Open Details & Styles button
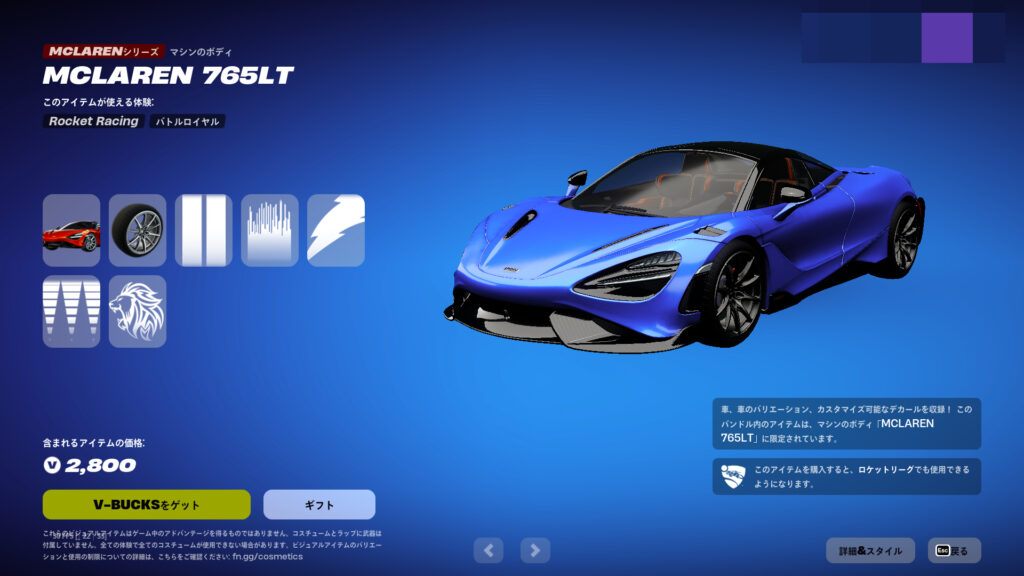 click(x=870, y=550)
